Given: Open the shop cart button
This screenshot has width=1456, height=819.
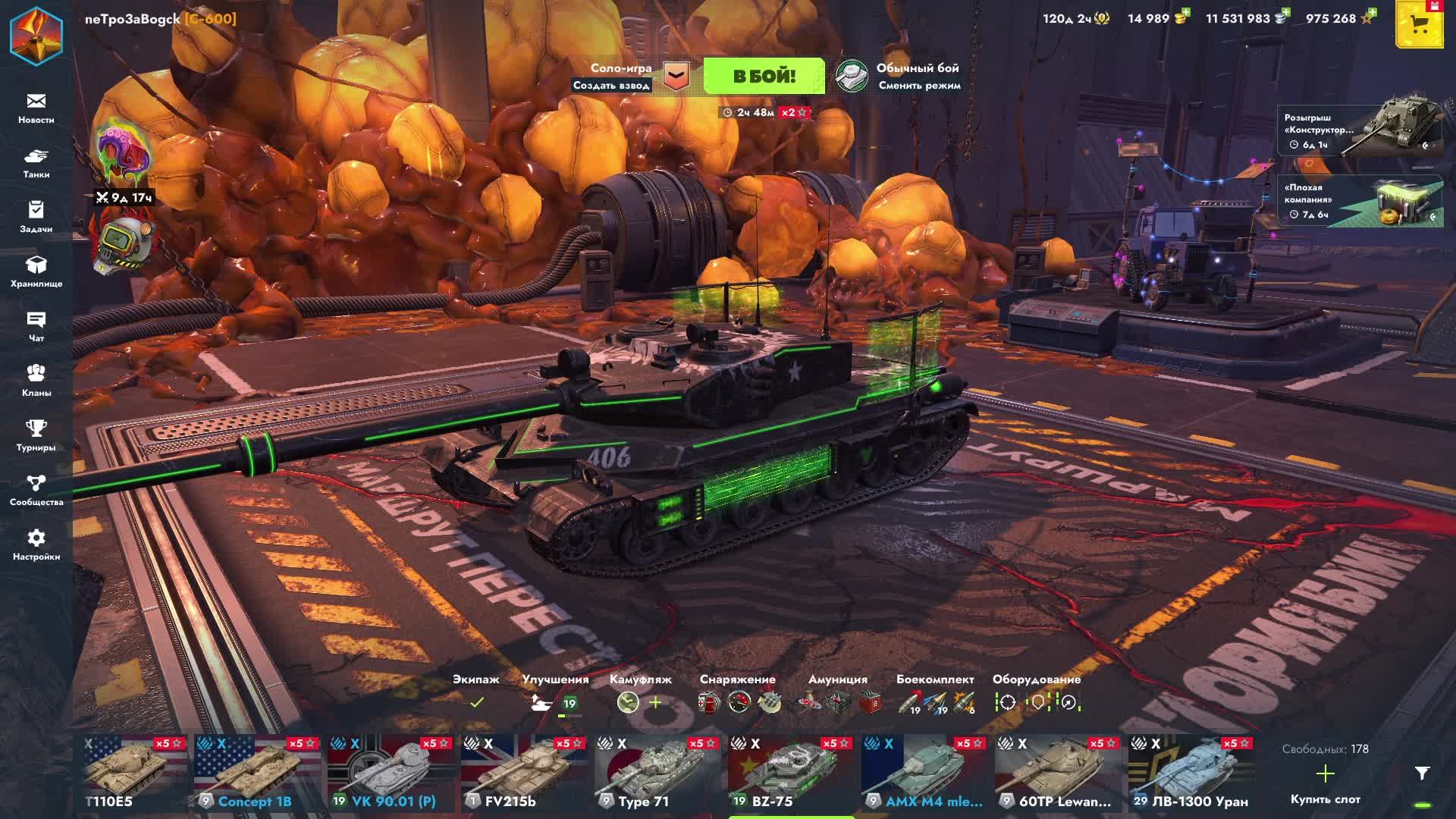Looking at the screenshot, I should [x=1420, y=24].
